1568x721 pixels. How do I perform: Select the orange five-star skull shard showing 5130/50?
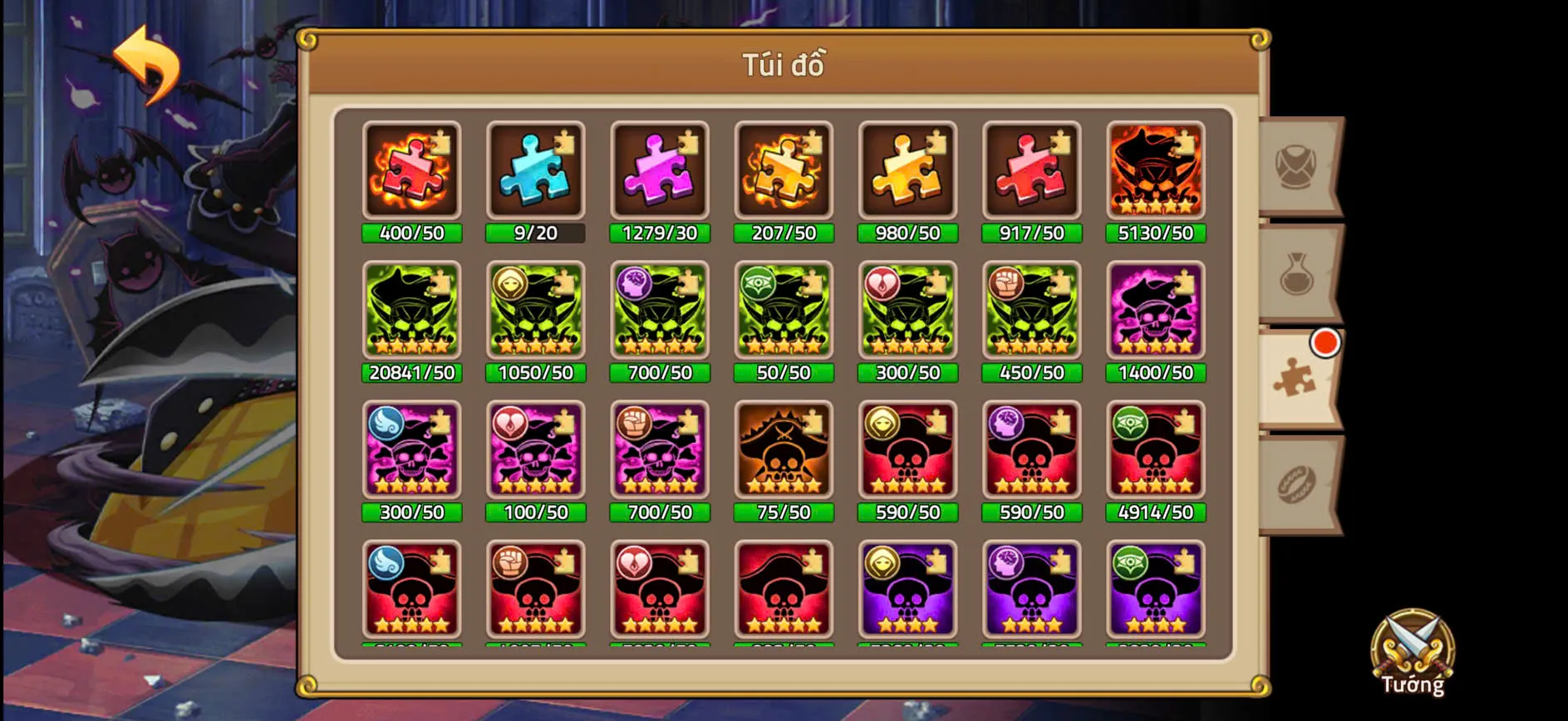[1155, 172]
